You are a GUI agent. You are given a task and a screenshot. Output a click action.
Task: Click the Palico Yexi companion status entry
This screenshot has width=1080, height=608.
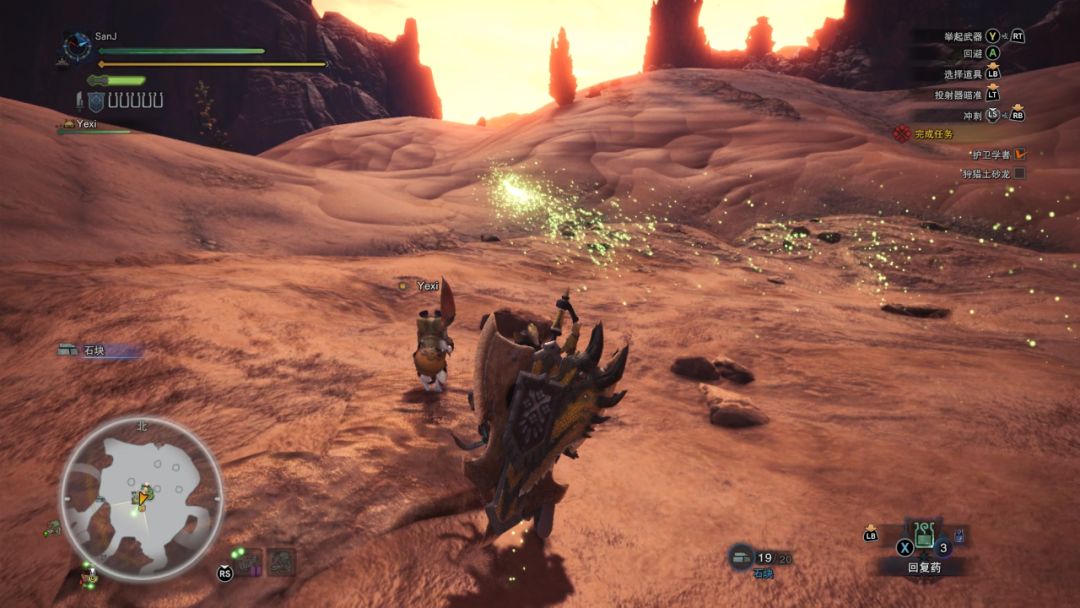86,125
